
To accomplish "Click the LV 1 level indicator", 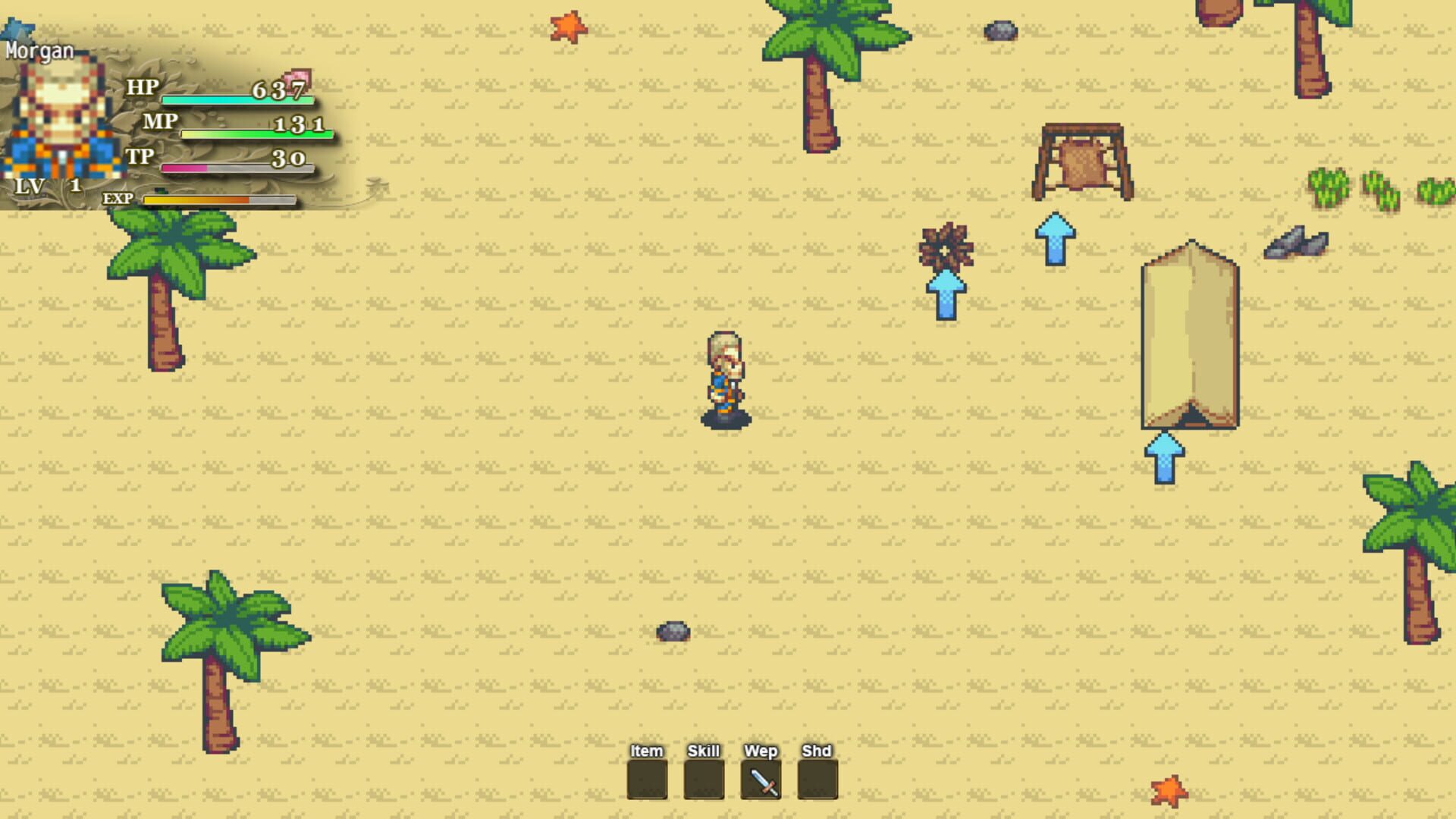I will [x=45, y=185].
